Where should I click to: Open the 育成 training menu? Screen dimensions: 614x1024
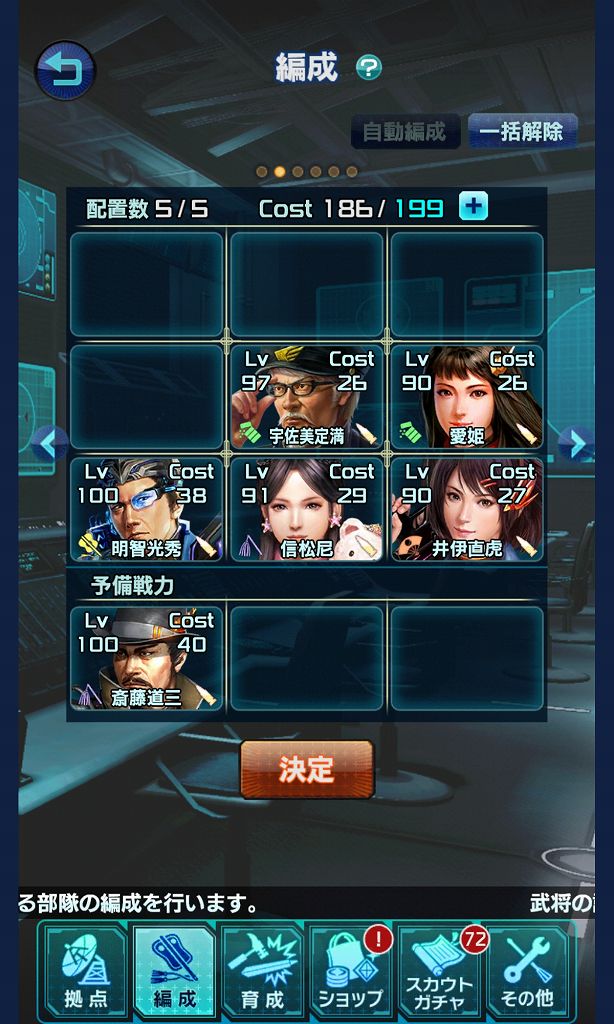coord(262,971)
